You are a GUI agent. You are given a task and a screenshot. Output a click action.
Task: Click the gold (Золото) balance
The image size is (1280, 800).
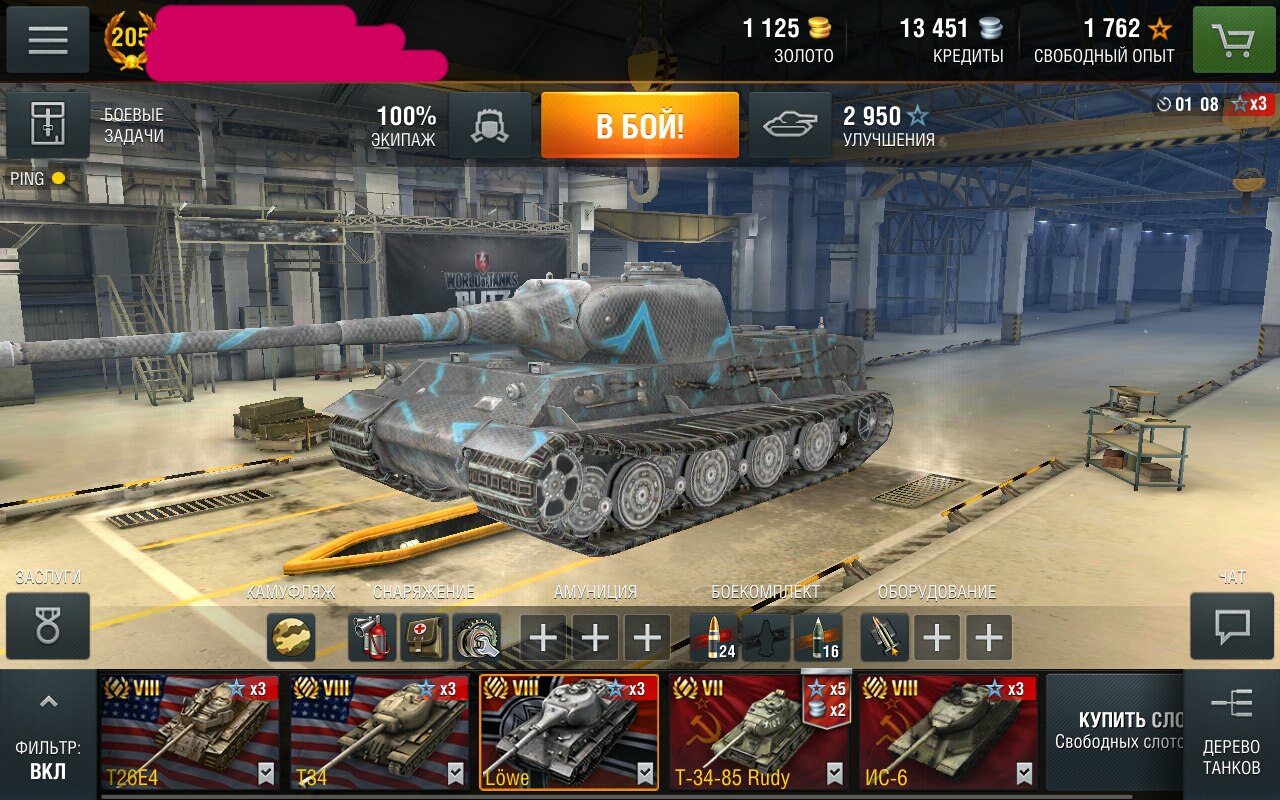coord(788,40)
